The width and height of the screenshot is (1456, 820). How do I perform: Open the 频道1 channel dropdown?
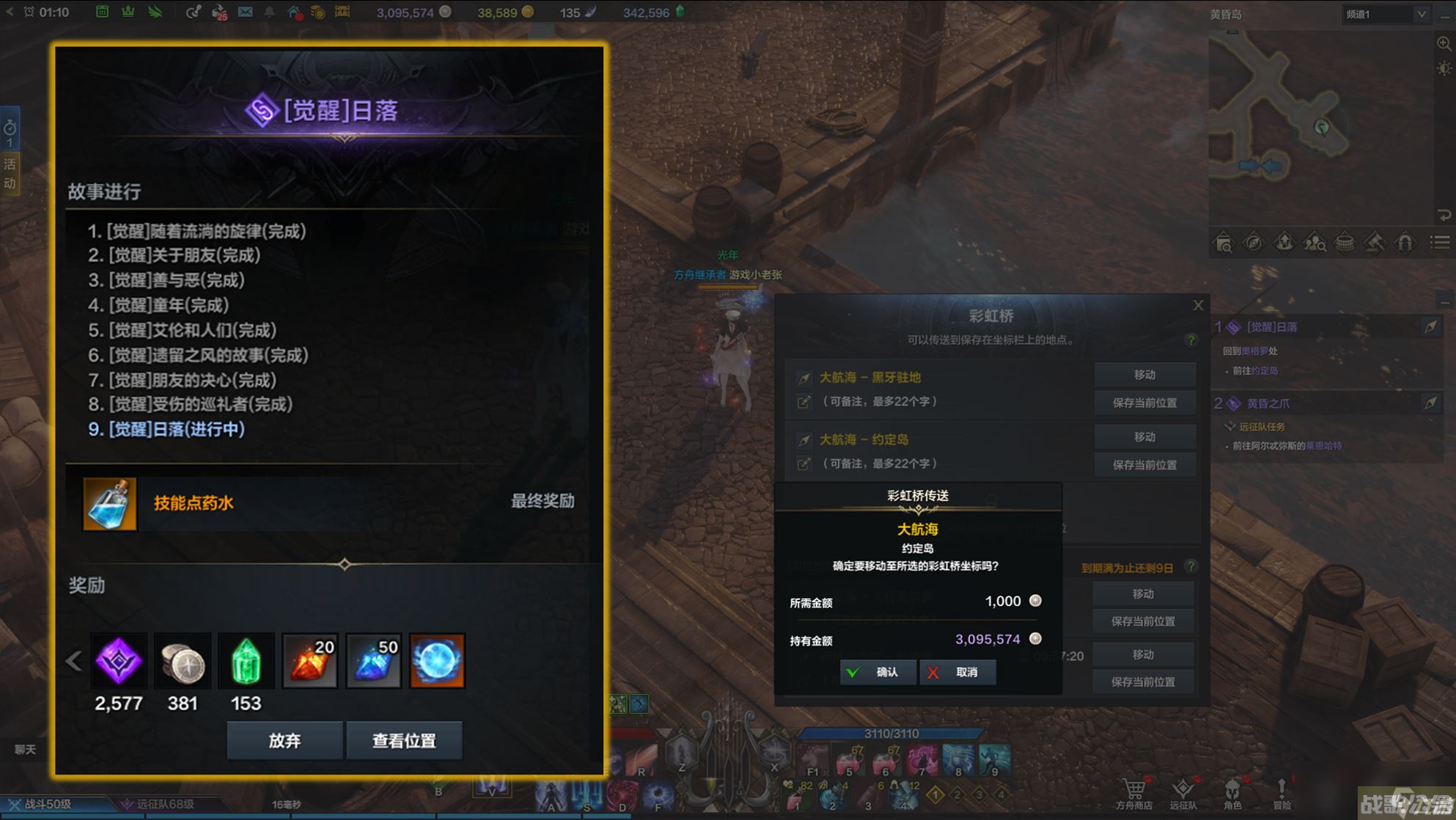pos(1386,14)
